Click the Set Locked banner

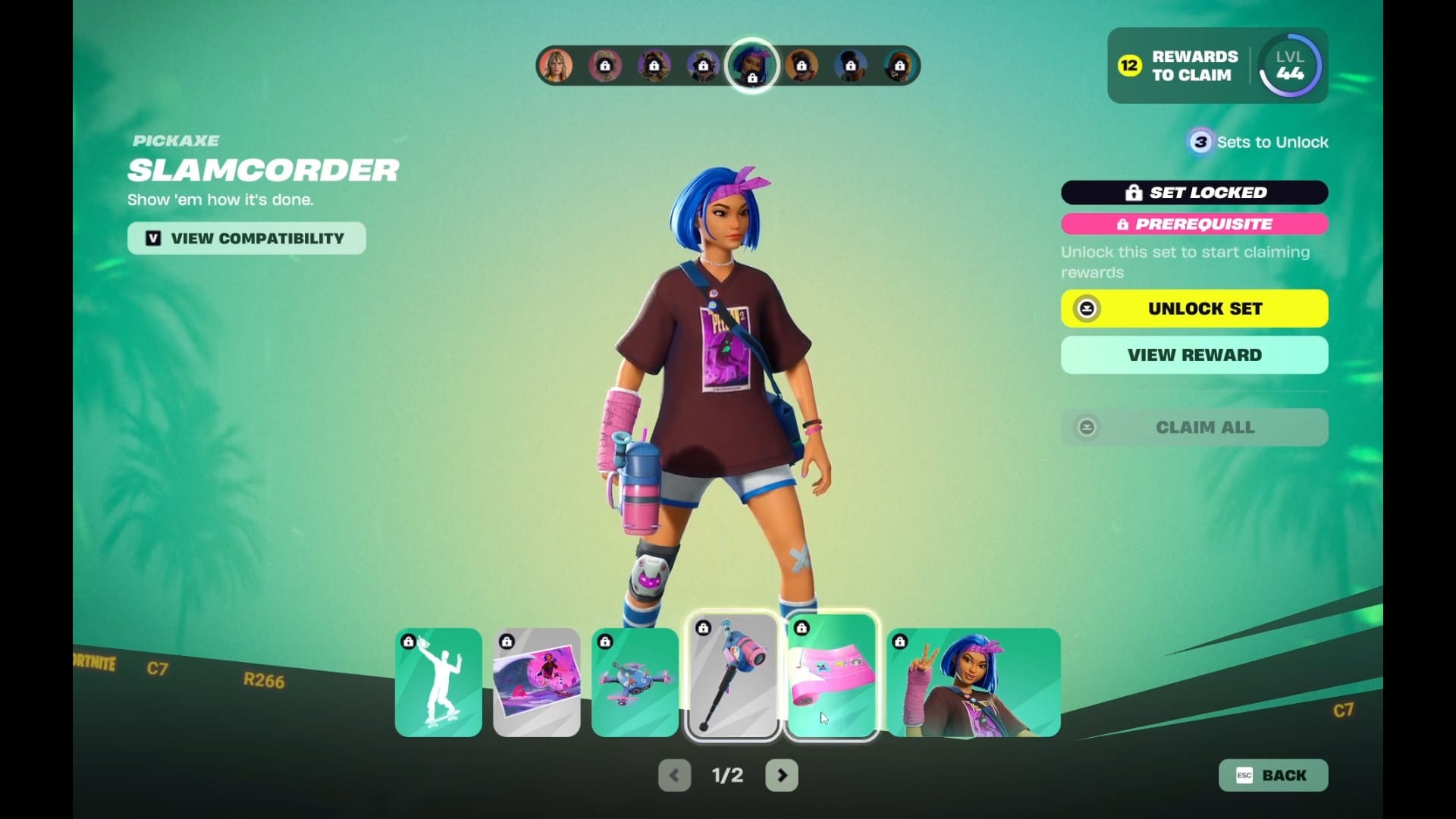click(1194, 193)
